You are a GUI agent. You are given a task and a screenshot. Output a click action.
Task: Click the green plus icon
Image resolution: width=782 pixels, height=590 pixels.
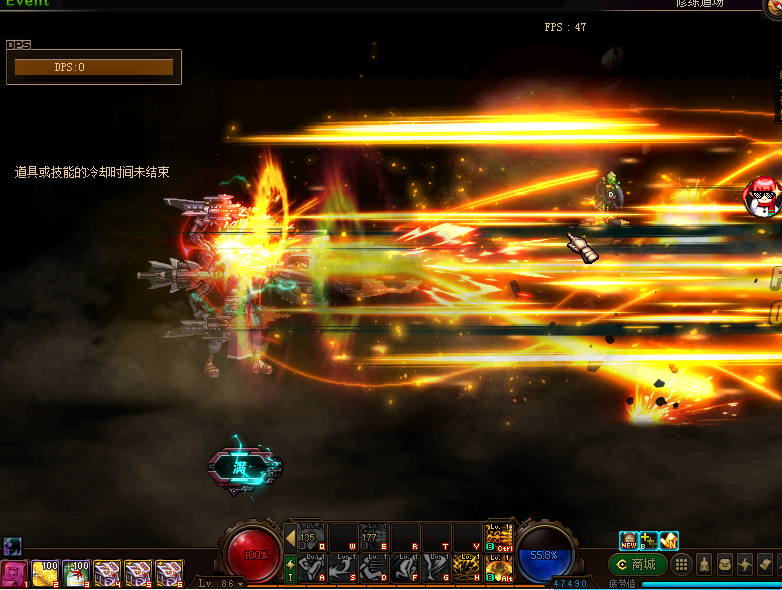(648, 541)
